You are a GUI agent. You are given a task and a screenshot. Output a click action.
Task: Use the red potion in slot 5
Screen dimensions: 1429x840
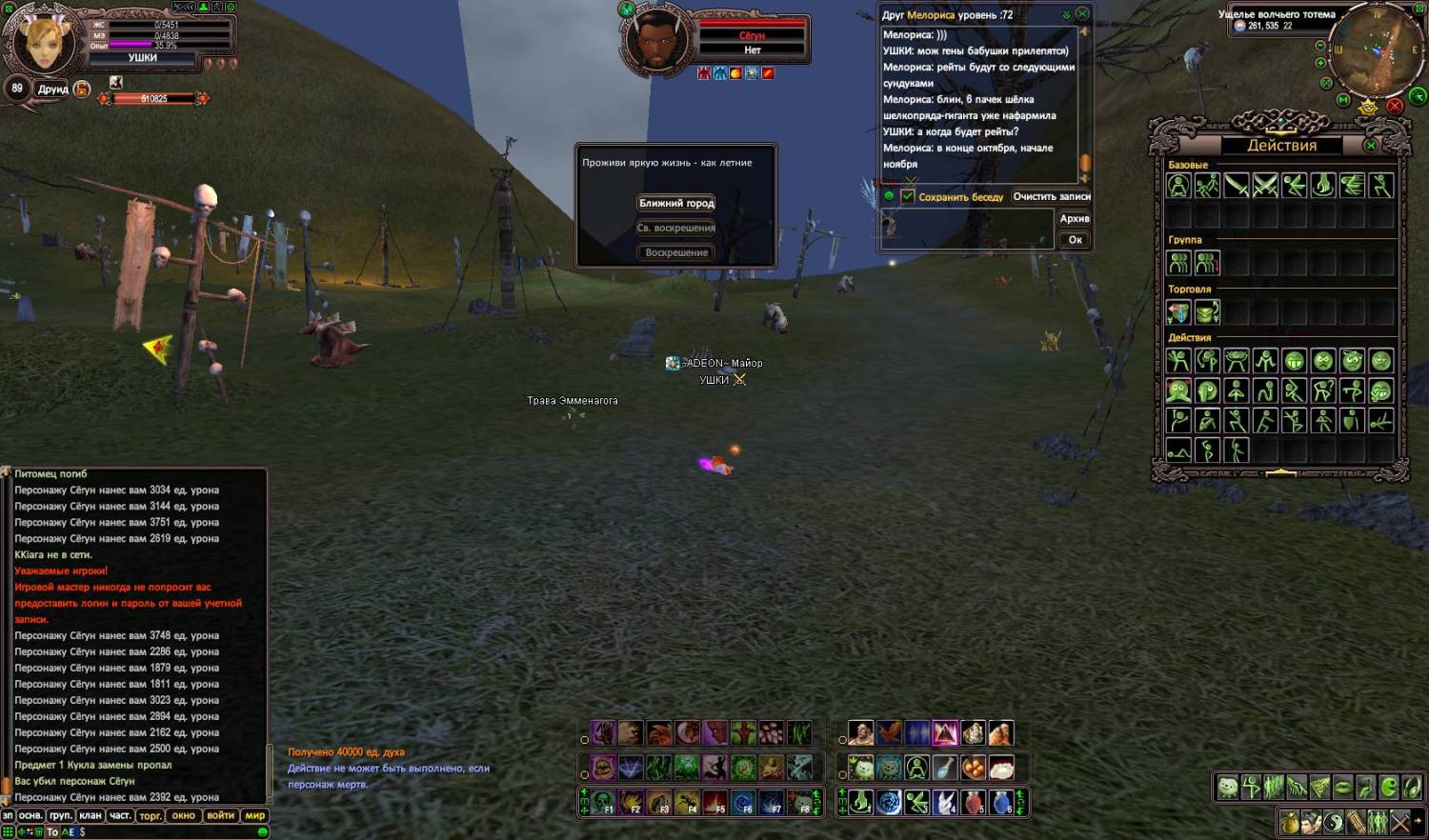point(973,803)
